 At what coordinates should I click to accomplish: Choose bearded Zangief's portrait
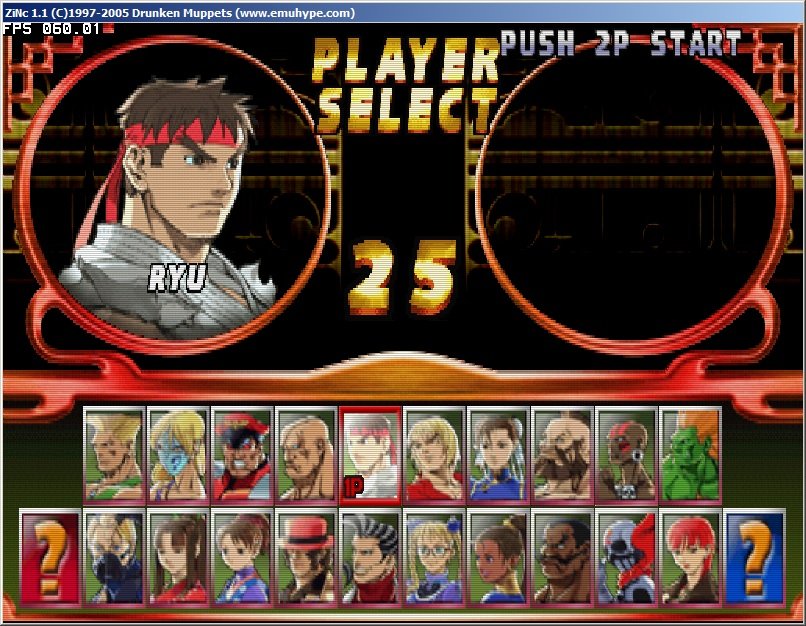562,453
